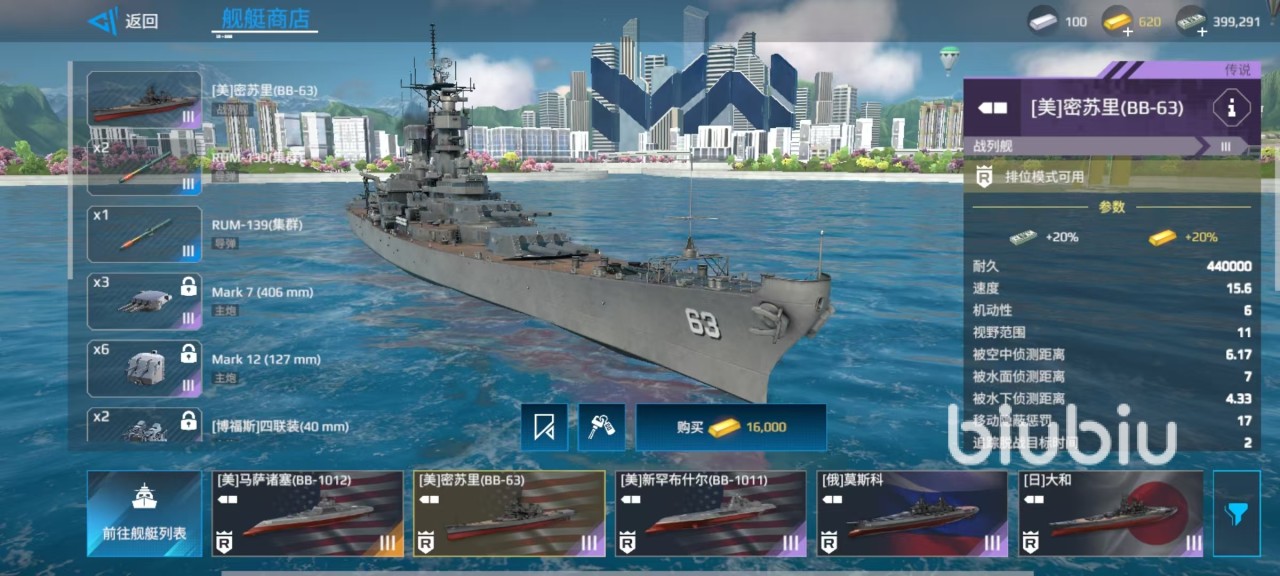Click the keys icon button beside purchase
This screenshot has width=1280, height=576.
601,427
